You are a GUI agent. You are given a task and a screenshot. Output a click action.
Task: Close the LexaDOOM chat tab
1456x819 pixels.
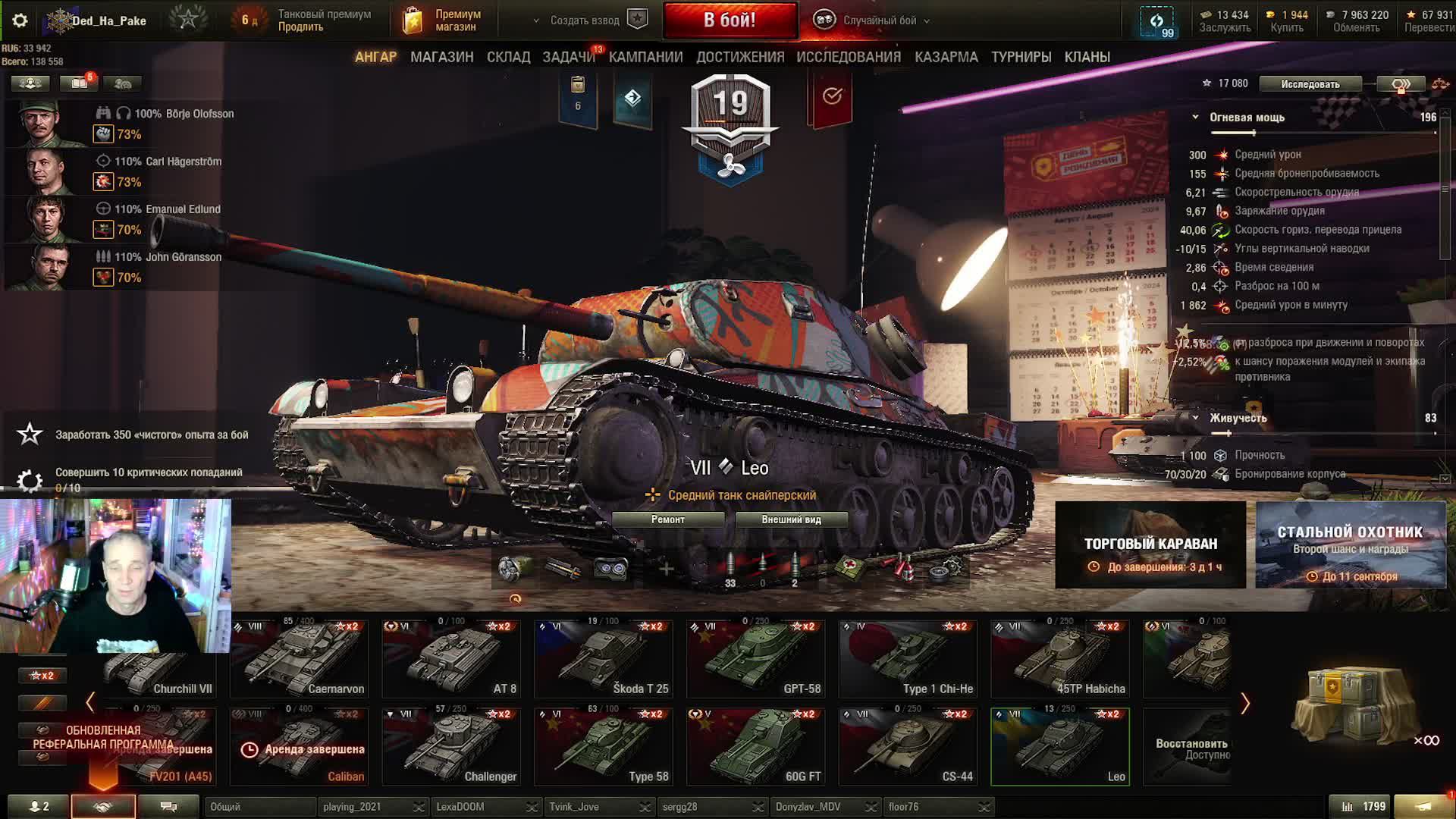(x=532, y=807)
